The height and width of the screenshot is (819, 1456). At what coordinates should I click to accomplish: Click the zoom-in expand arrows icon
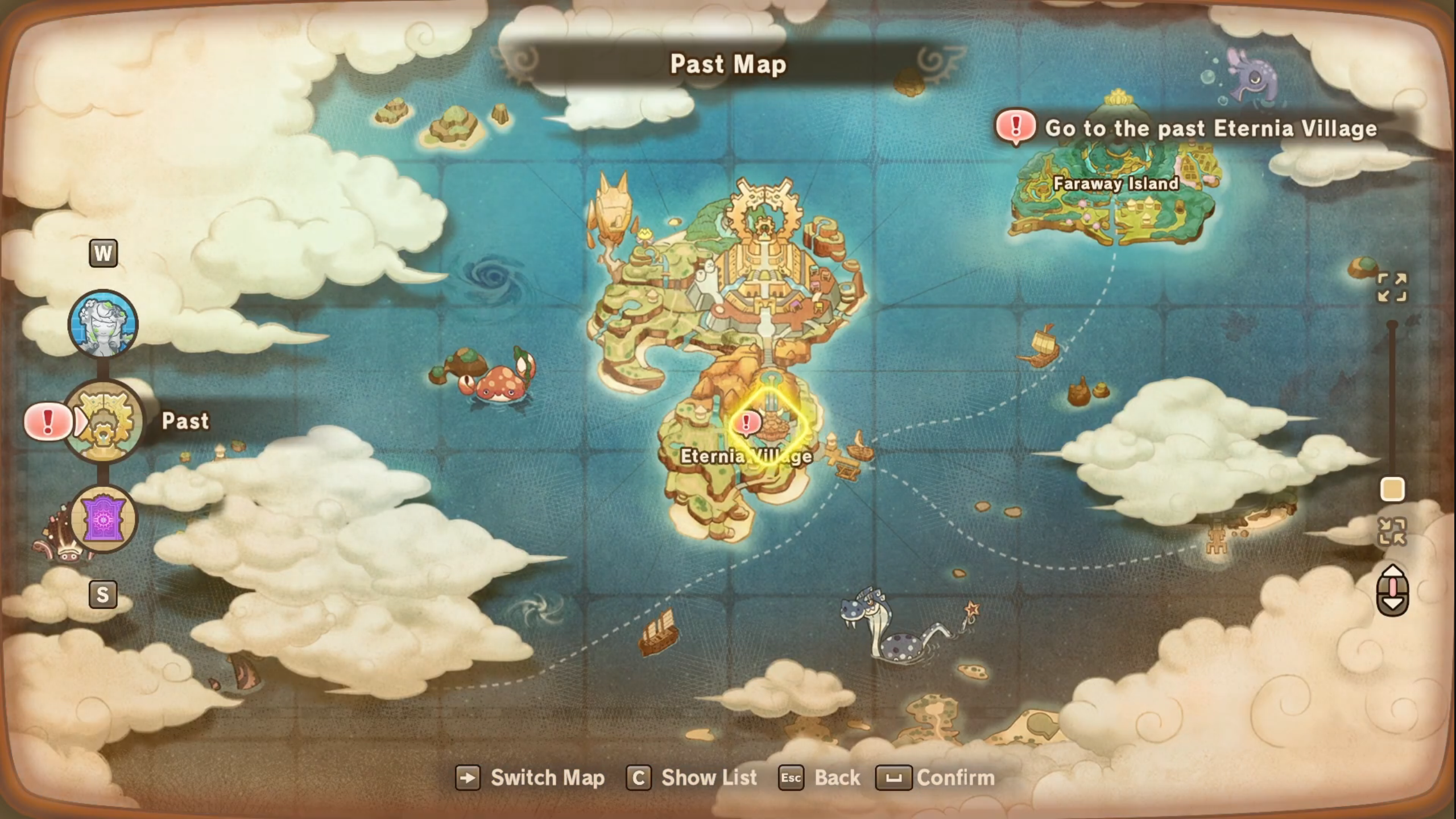coord(1391,287)
